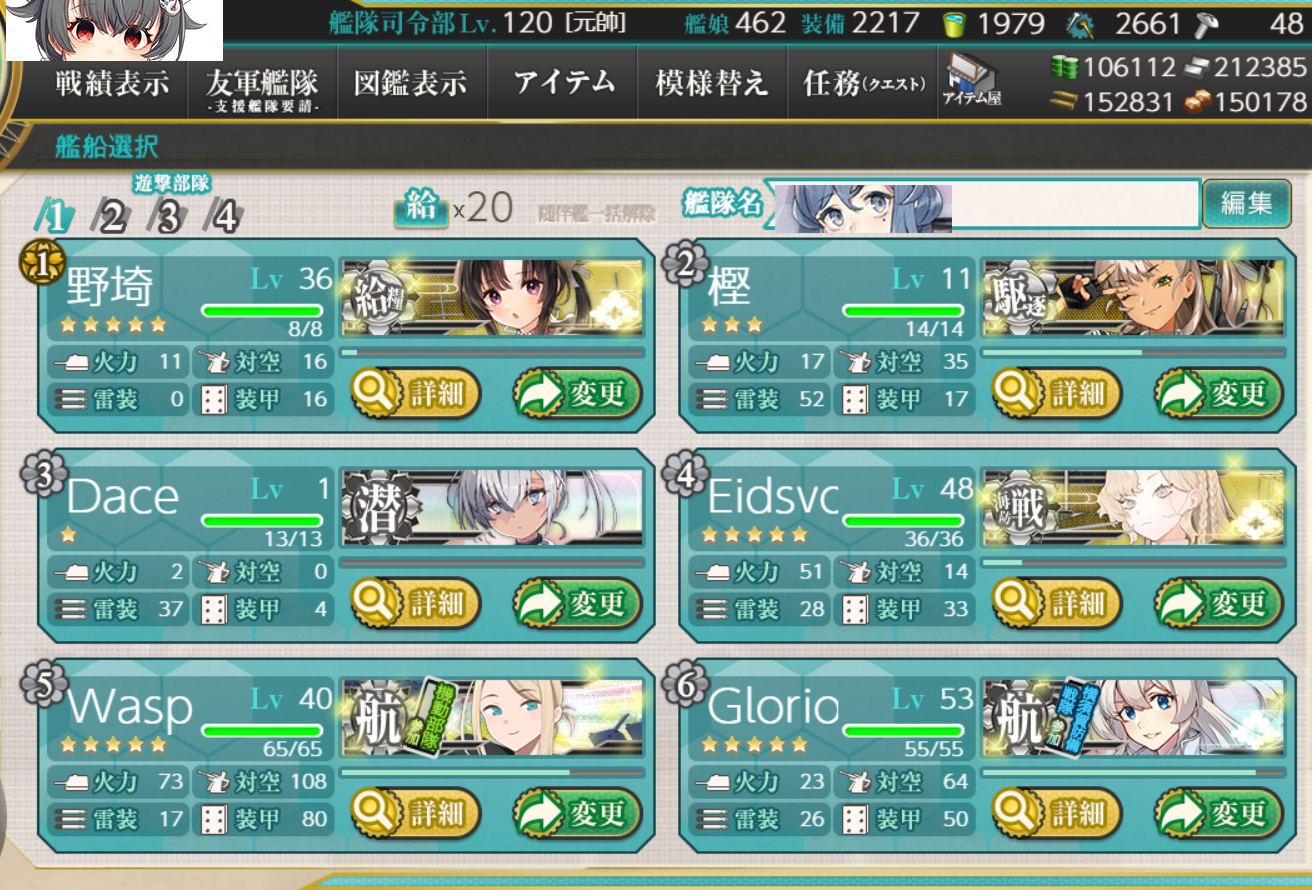Switch to fleet tab 2
Screen dimensions: 1313x890
111,215
